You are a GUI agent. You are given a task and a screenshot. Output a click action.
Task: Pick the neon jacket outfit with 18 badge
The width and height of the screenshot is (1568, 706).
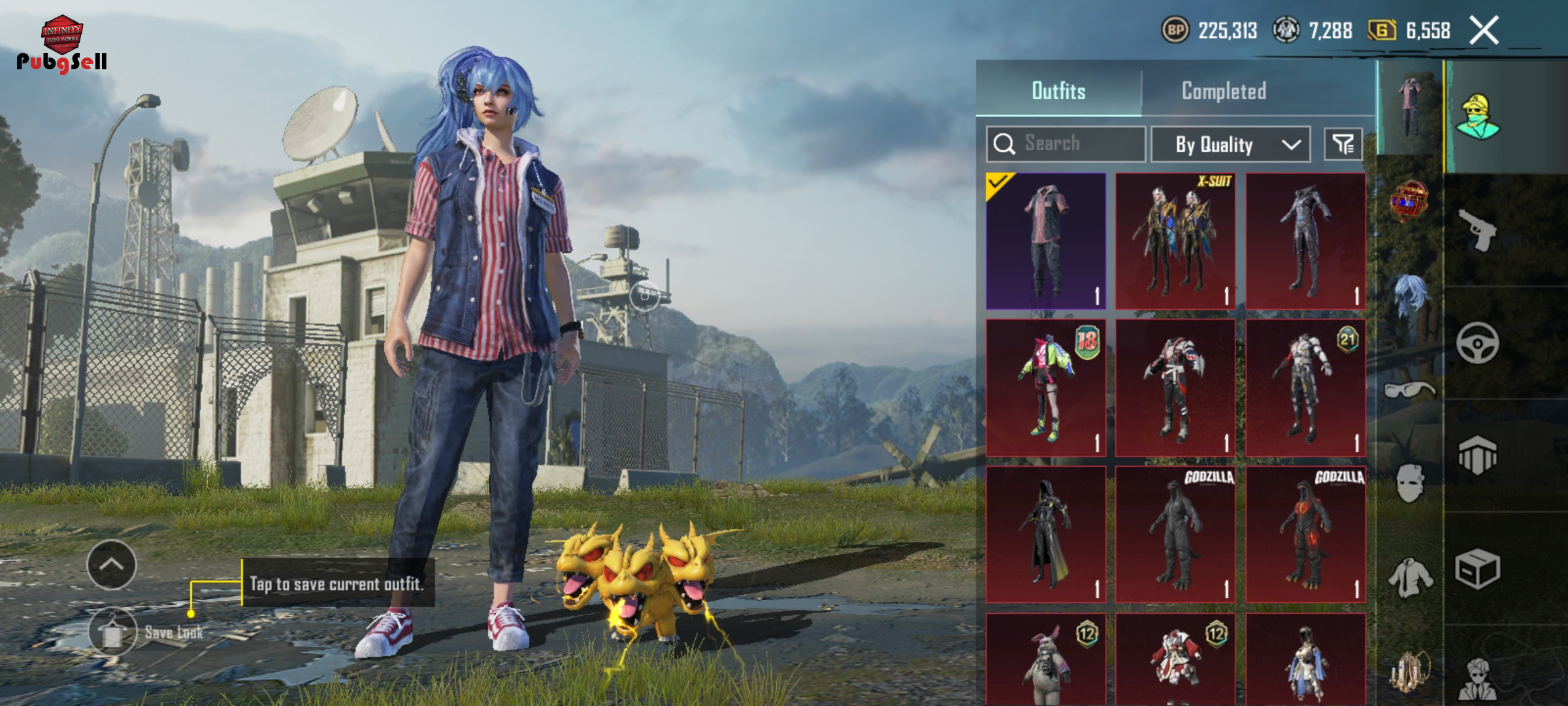click(x=1046, y=388)
